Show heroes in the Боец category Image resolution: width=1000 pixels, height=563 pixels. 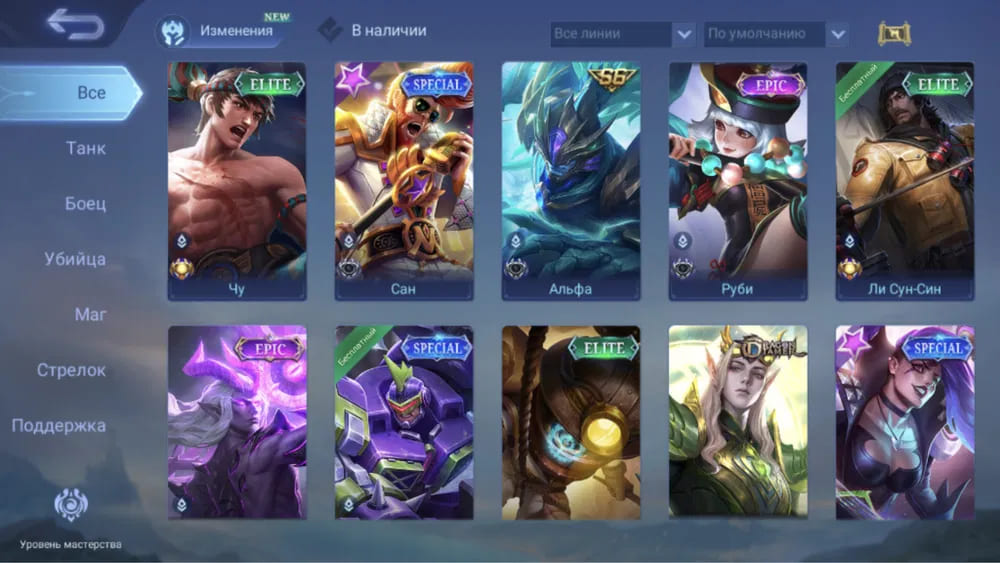[86, 204]
